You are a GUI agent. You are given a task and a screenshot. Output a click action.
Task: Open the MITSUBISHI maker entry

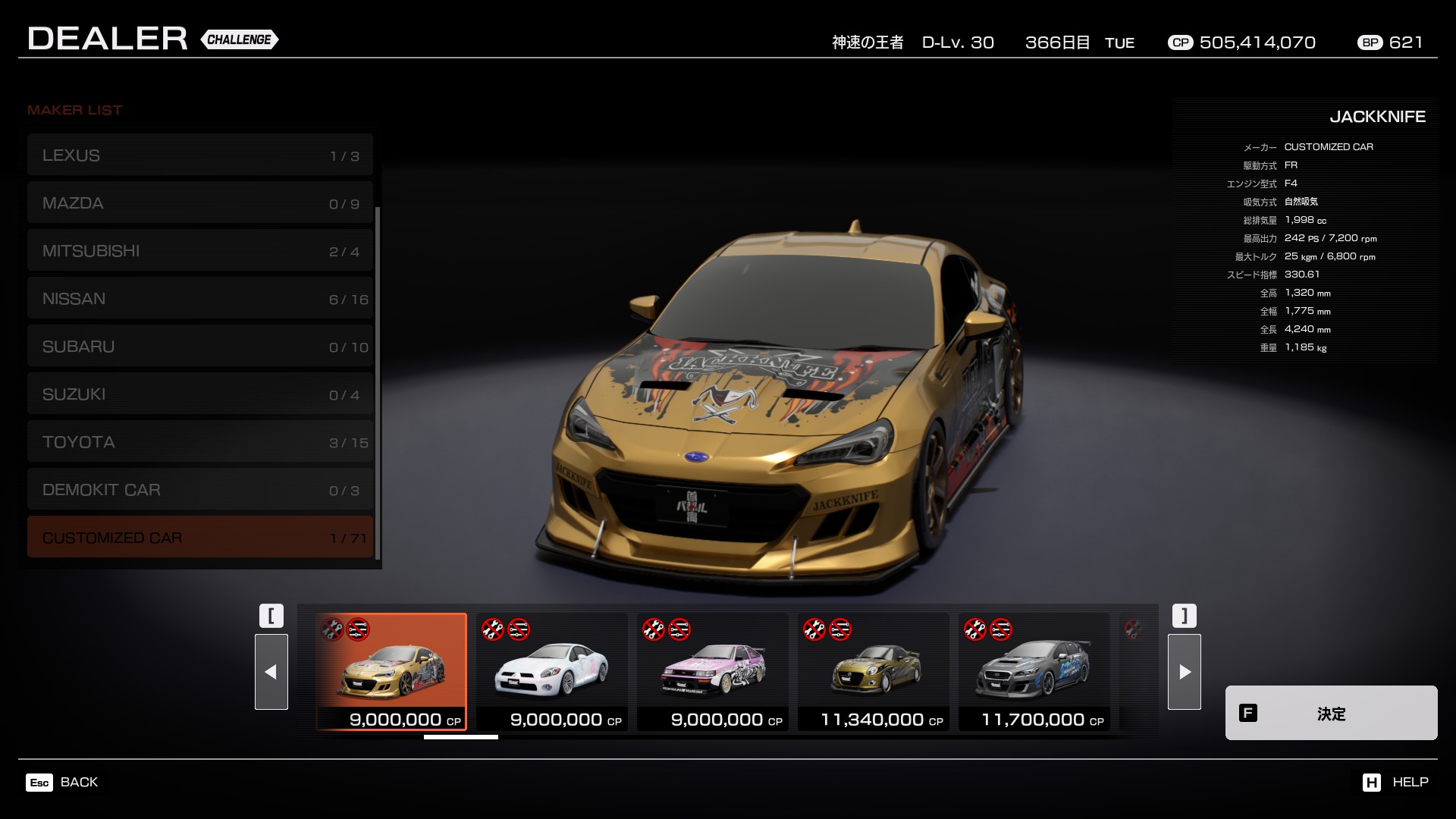coord(200,251)
